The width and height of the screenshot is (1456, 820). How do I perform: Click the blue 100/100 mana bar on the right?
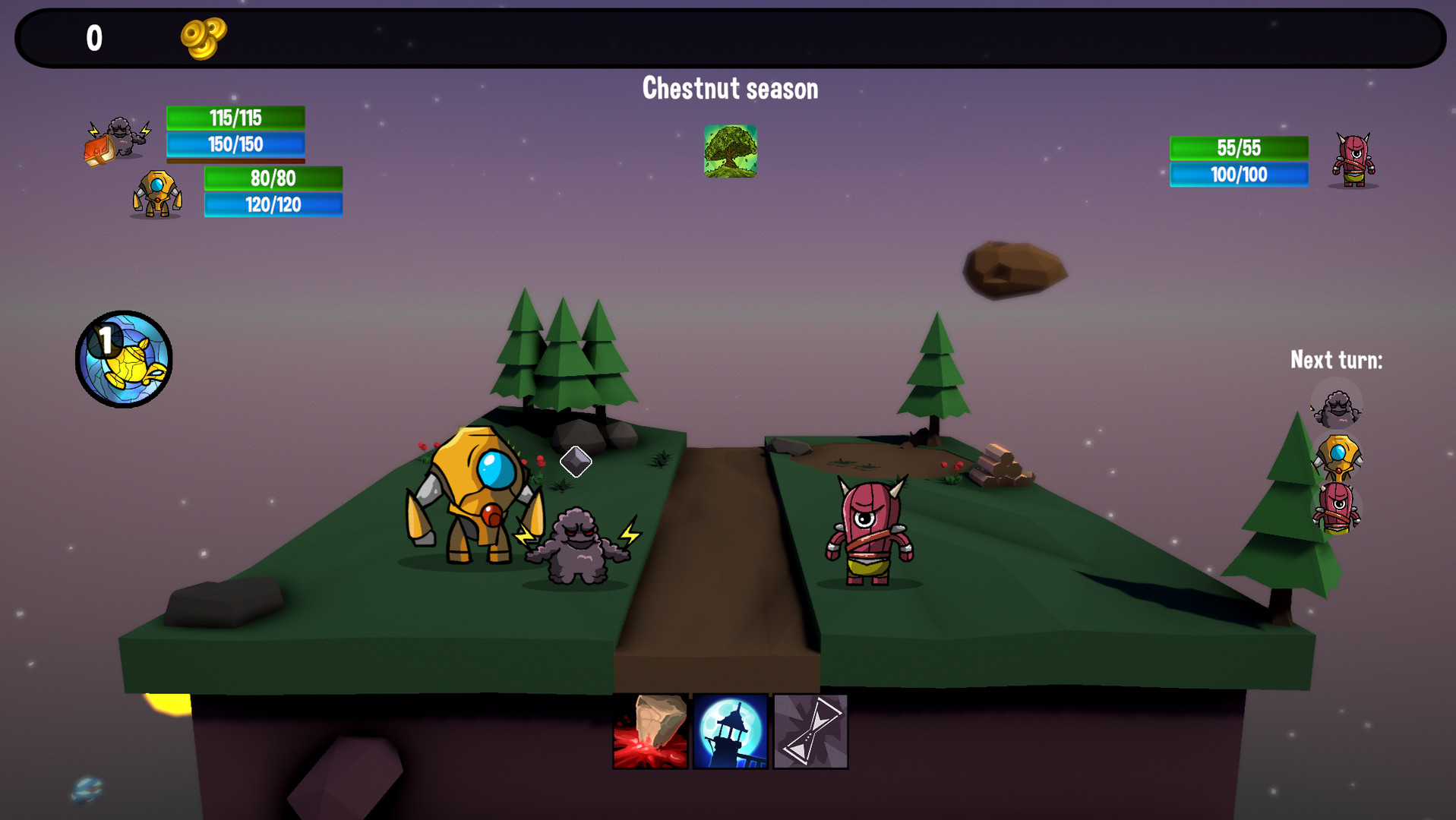click(x=1240, y=175)
